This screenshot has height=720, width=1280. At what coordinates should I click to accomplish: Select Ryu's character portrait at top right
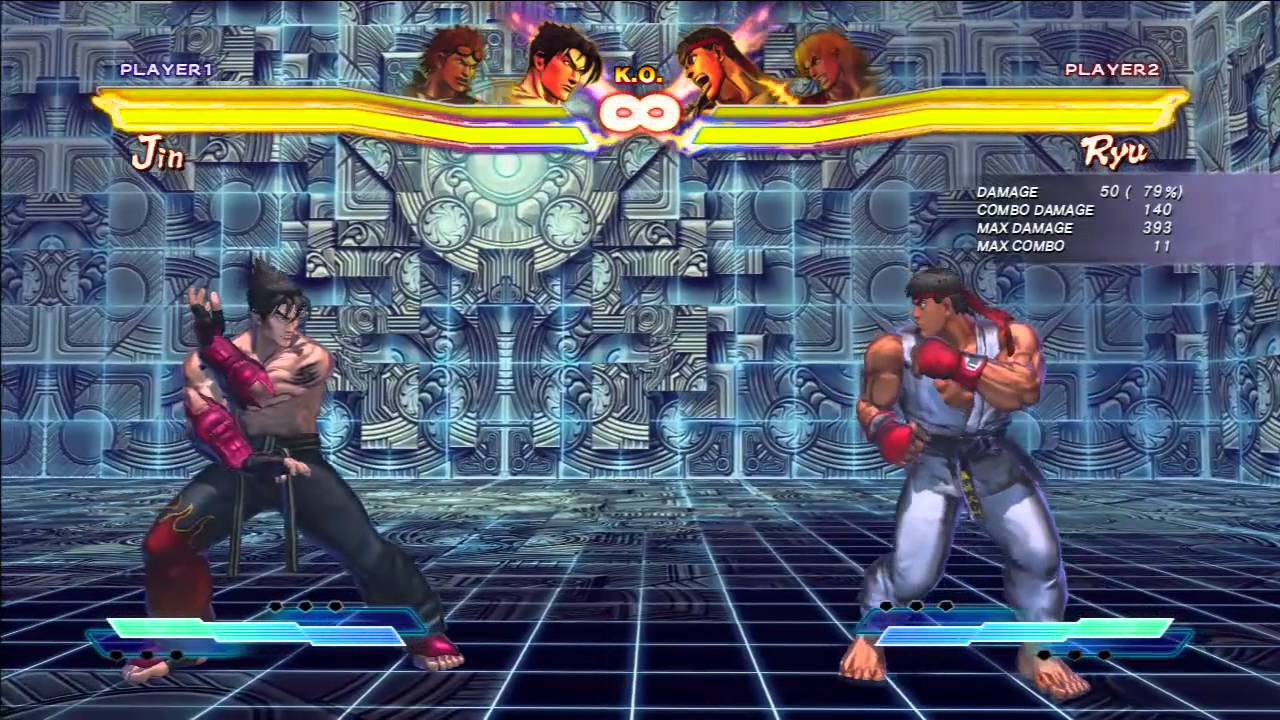click(705, 60)
